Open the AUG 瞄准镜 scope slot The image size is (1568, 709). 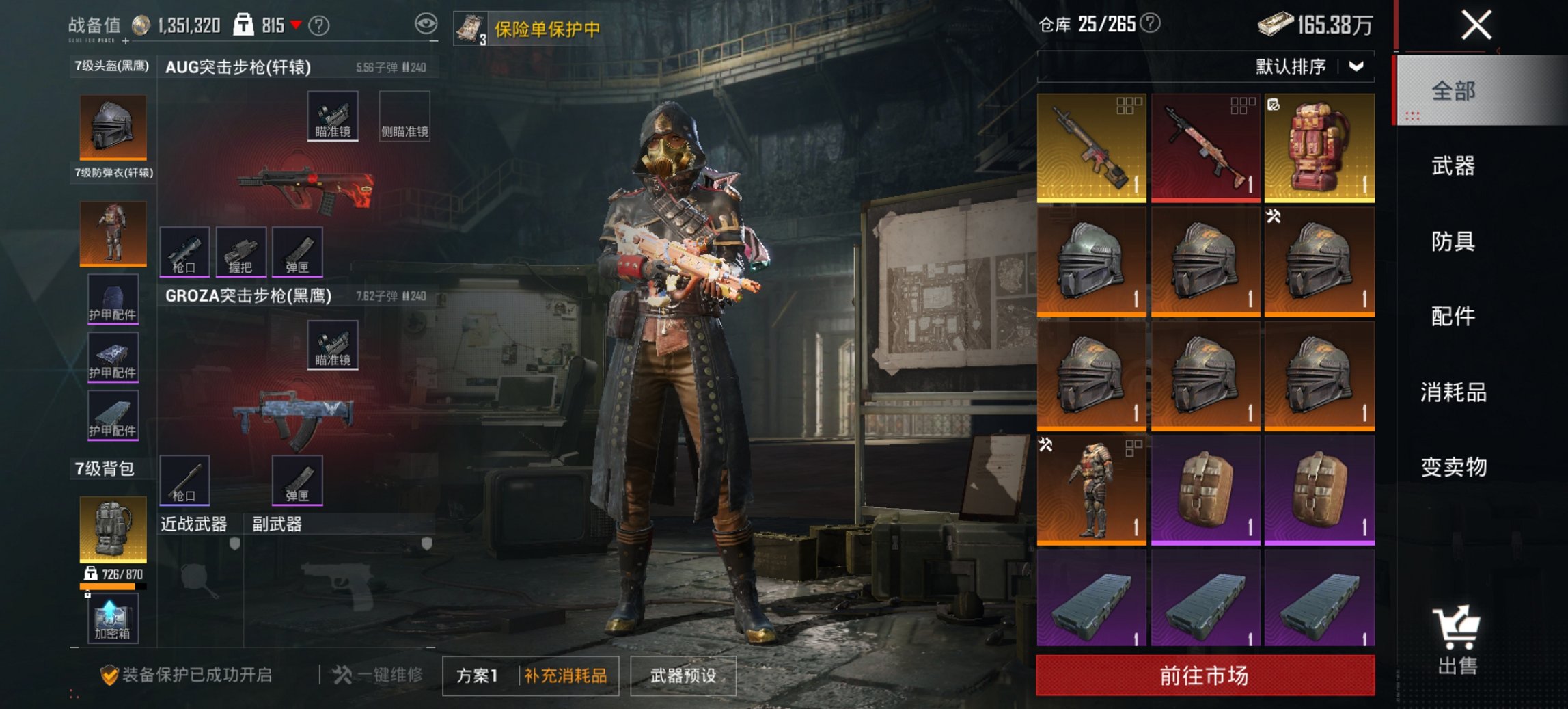coord(334,115)
